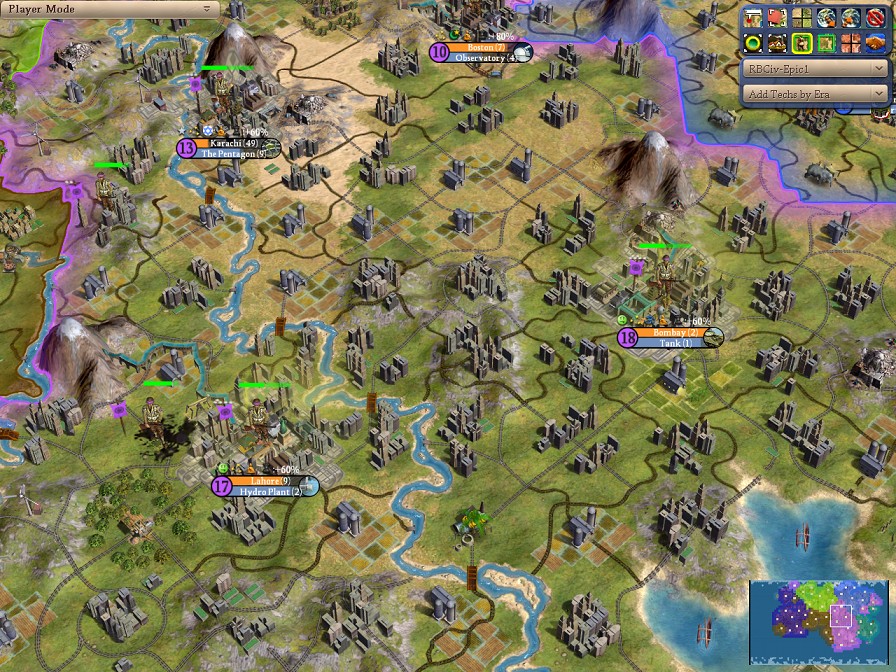Open the handshake diplomacy tool
Screen dimensions: 896x672
tap(875, 43)
